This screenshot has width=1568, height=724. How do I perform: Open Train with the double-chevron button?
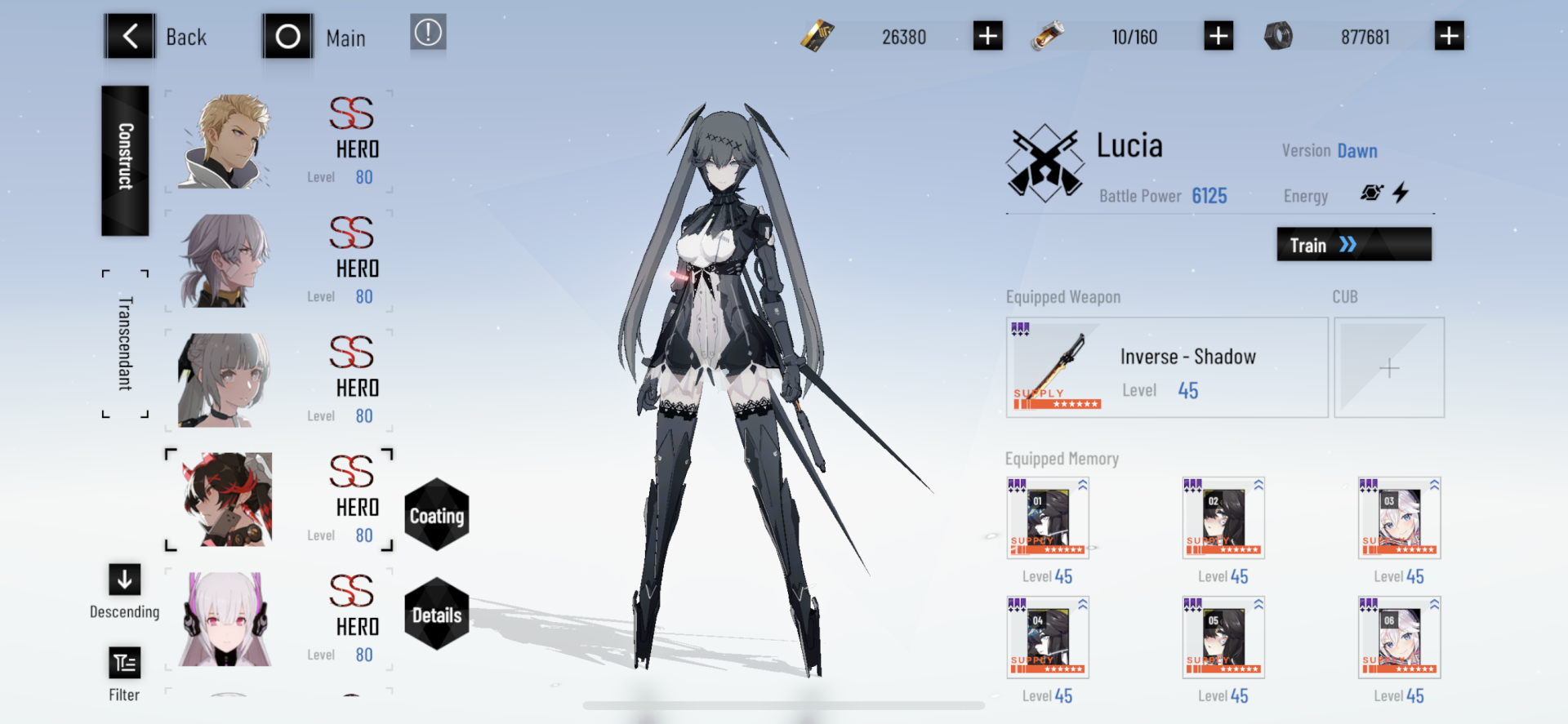(x=1352, y=244)
